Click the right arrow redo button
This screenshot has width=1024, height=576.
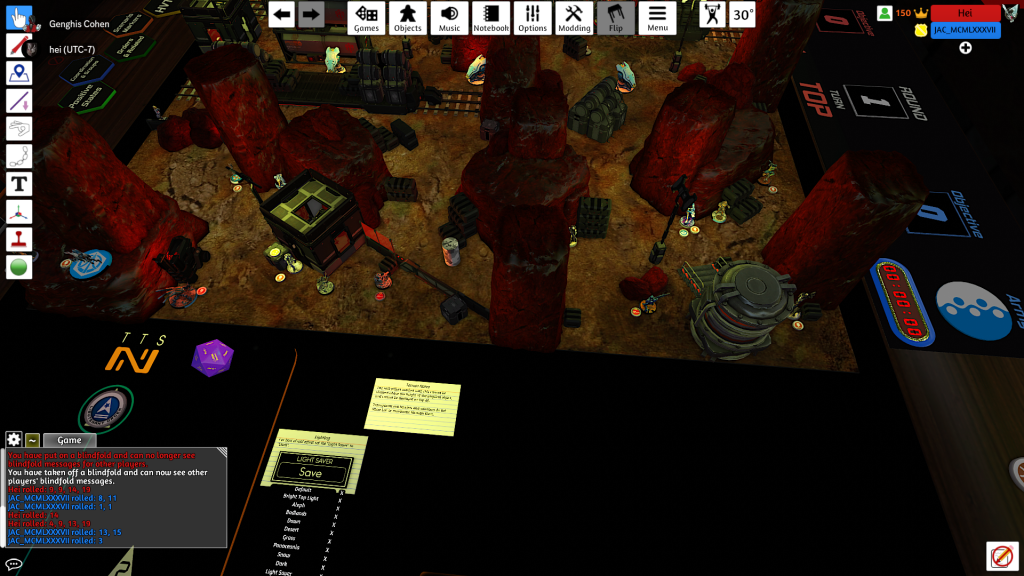click(x=312, y=14)
